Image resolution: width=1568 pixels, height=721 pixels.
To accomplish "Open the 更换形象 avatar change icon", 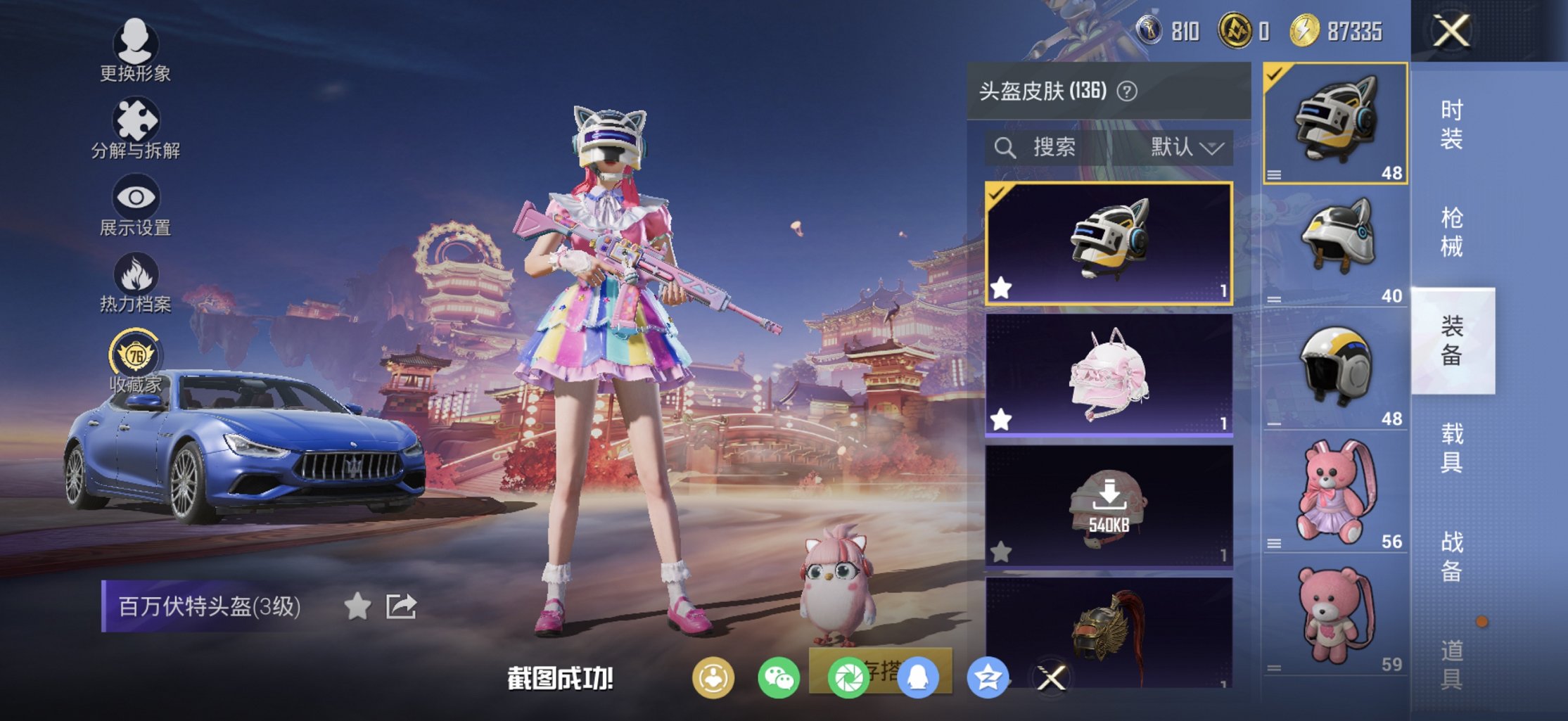I will [136, 44].
